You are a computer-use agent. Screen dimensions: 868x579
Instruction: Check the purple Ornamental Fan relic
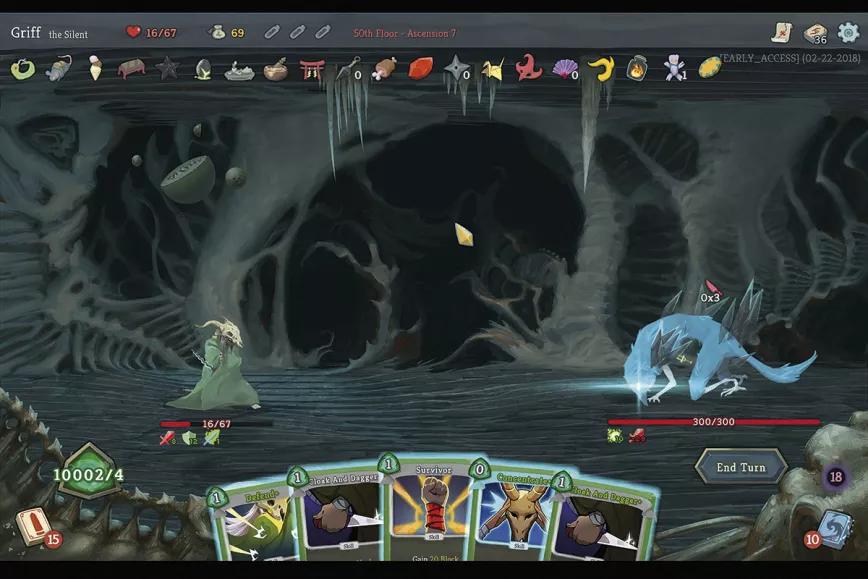pos(564,68)
